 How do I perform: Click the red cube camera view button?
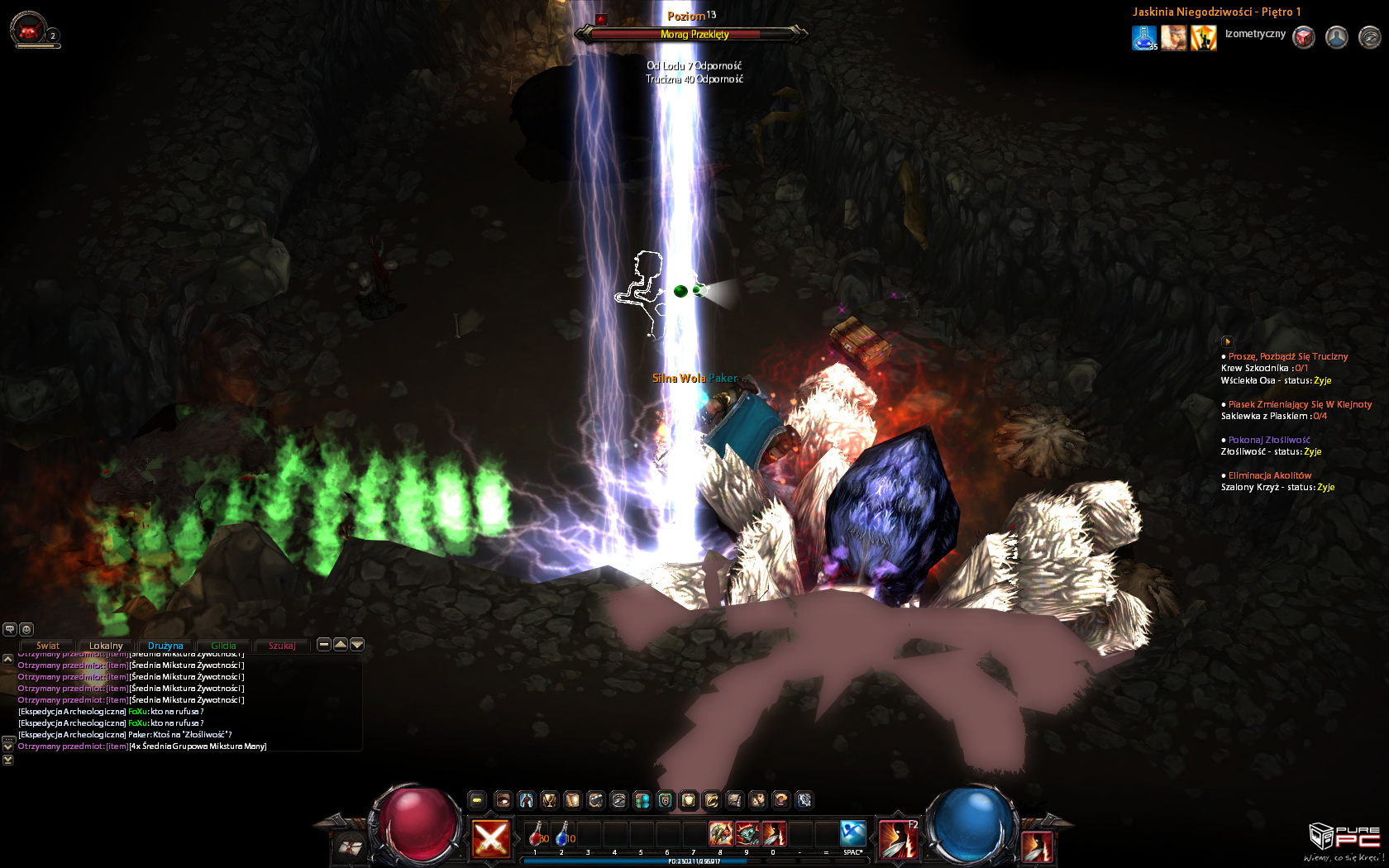point(1304,37)
